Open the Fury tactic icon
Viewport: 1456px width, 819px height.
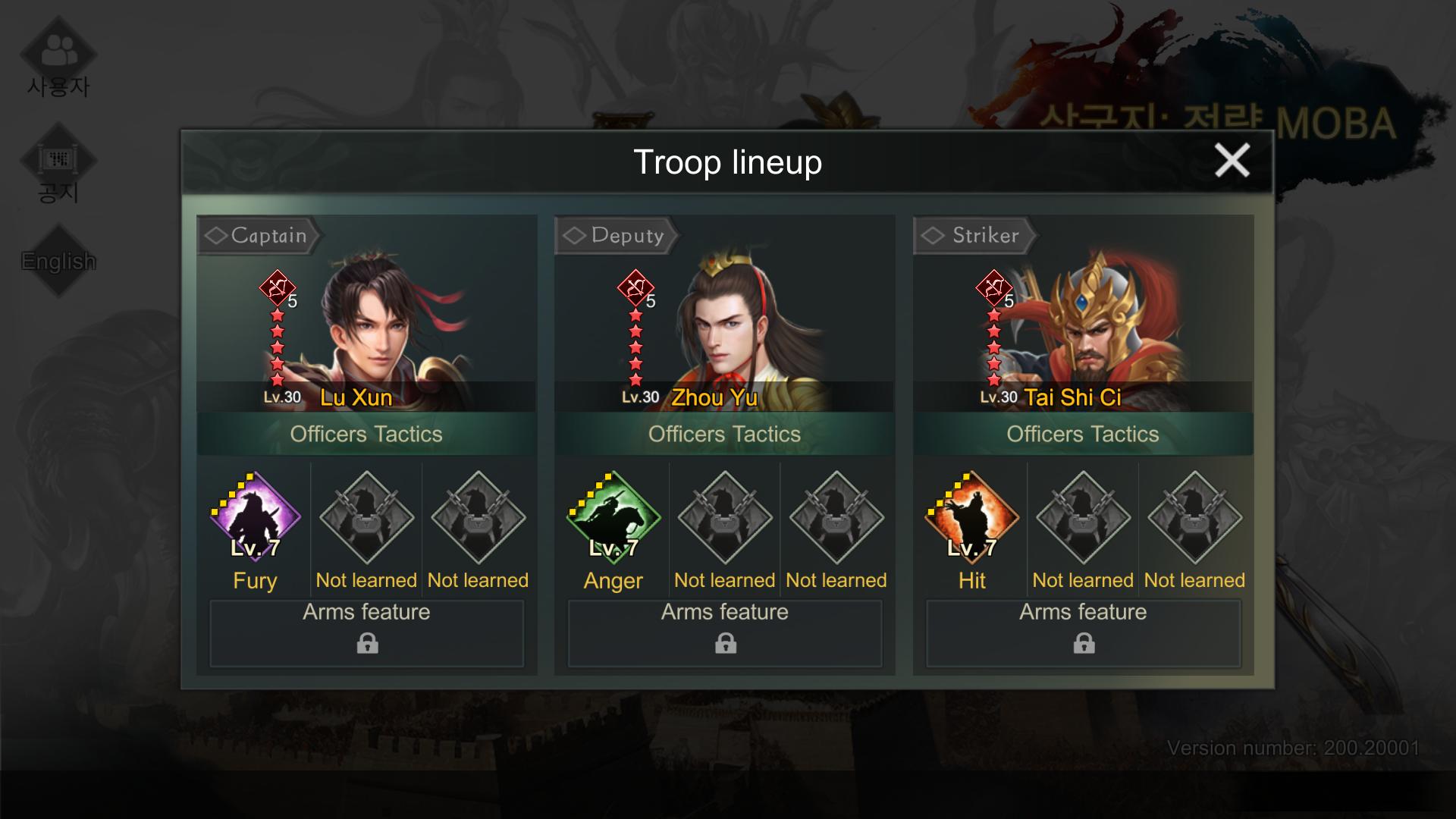(255, 518)
